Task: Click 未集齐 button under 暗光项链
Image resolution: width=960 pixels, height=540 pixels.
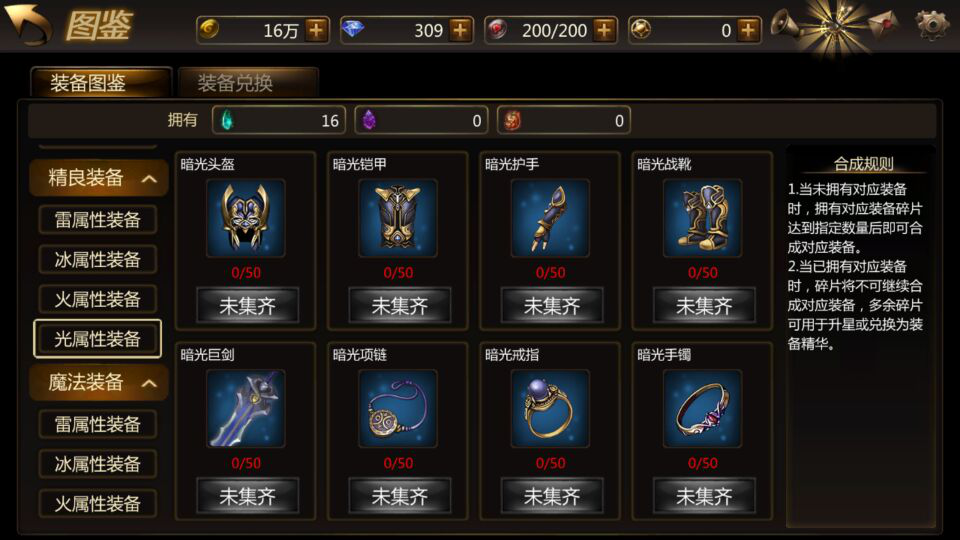Action: (x=399, y=496)
